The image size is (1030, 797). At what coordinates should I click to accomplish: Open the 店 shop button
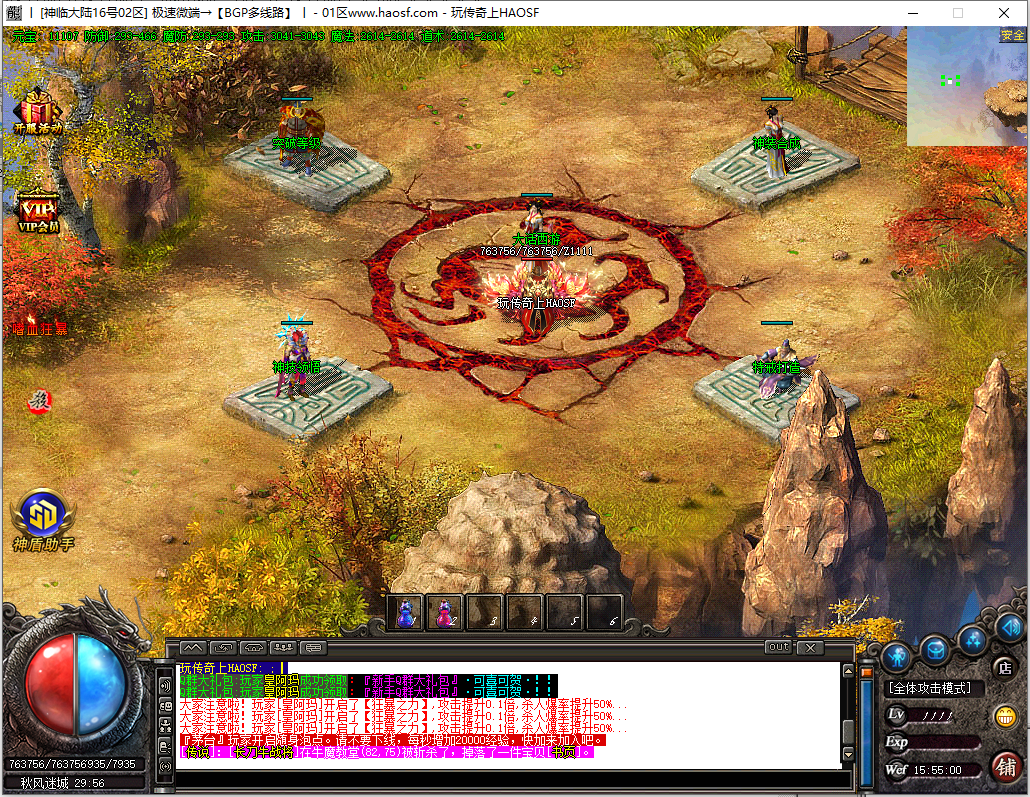(1003, 667)
